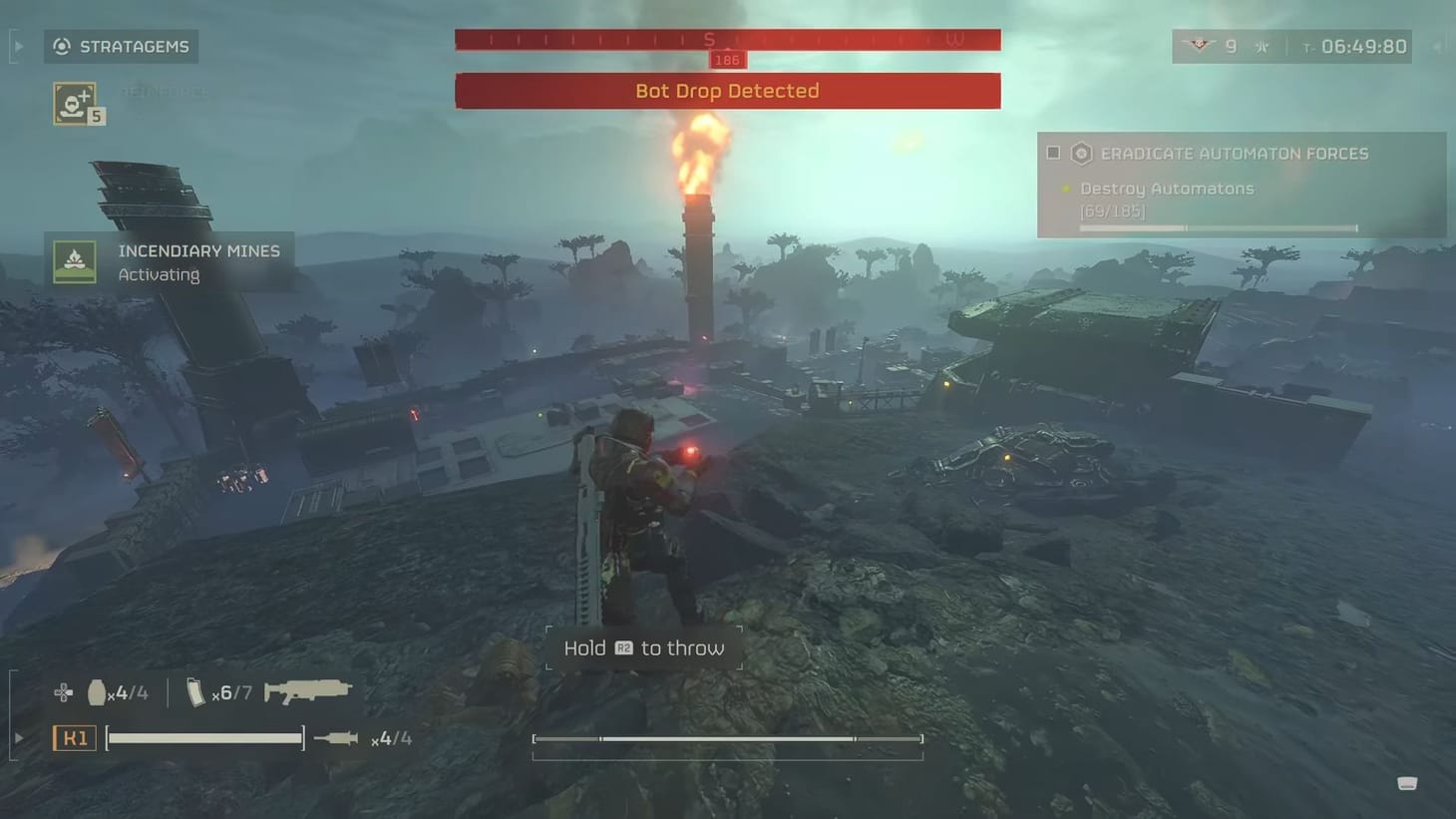Click the Bot Drop Detected banner
This screenshot has height=819, width=1456.
[727, 91]
